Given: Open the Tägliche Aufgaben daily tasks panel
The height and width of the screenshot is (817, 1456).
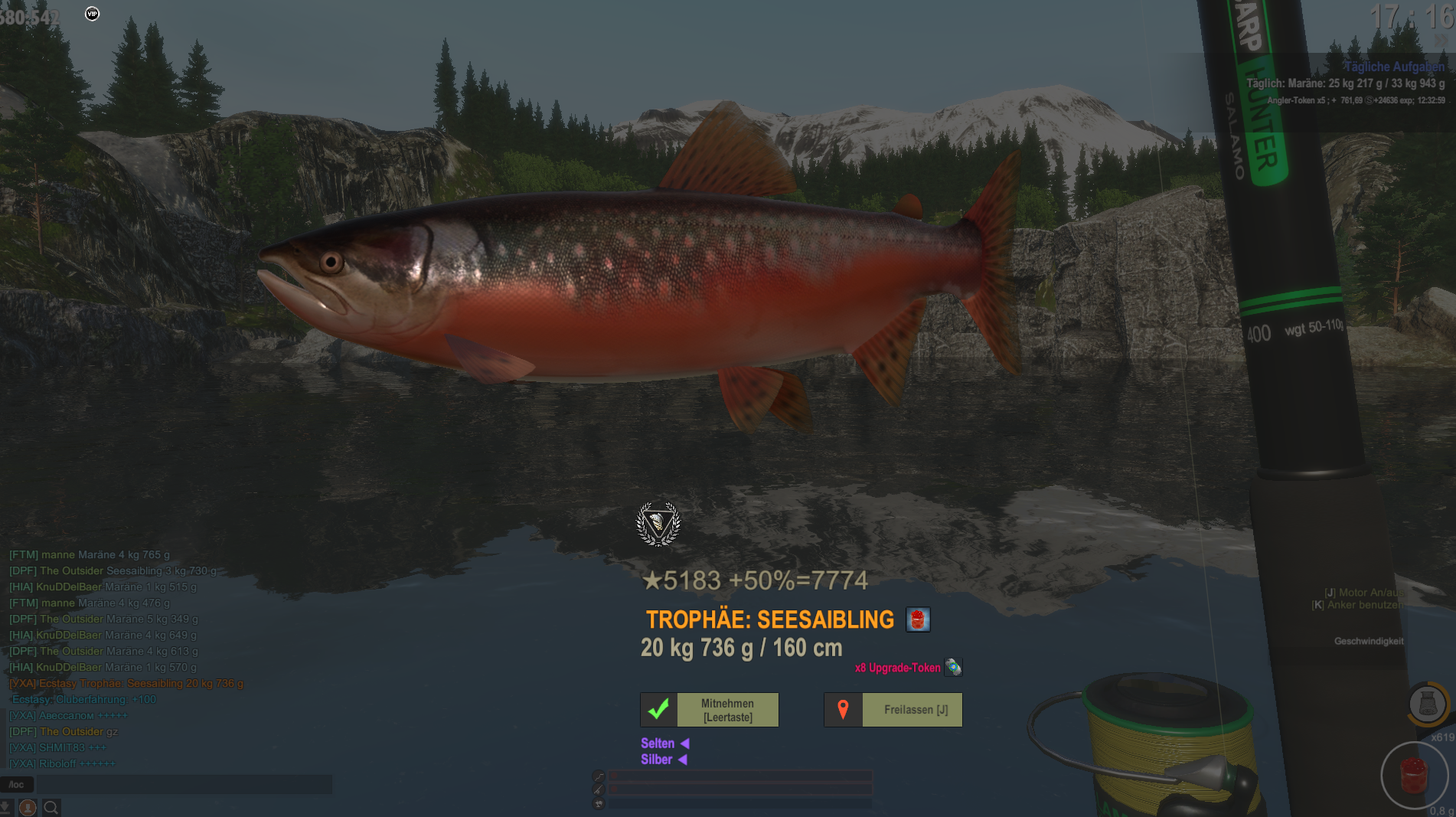Looking at the screenshot, I should click(1394, 67).
